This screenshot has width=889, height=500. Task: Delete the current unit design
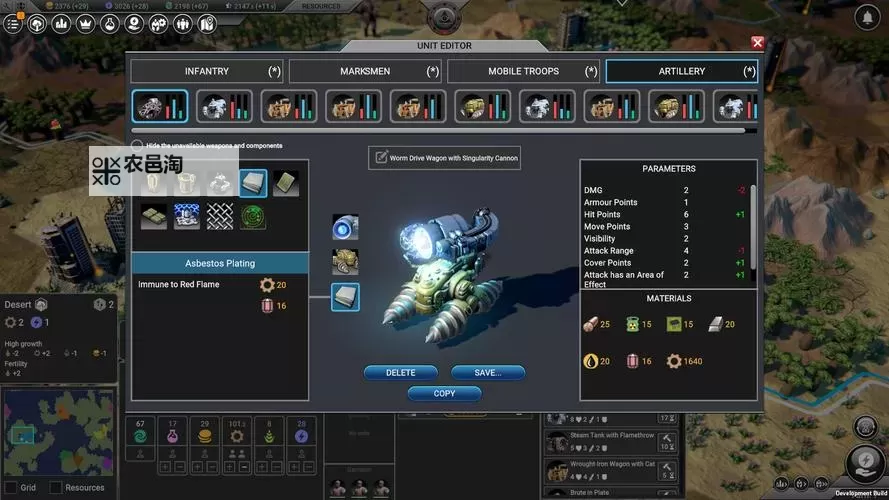click(400, 373)
